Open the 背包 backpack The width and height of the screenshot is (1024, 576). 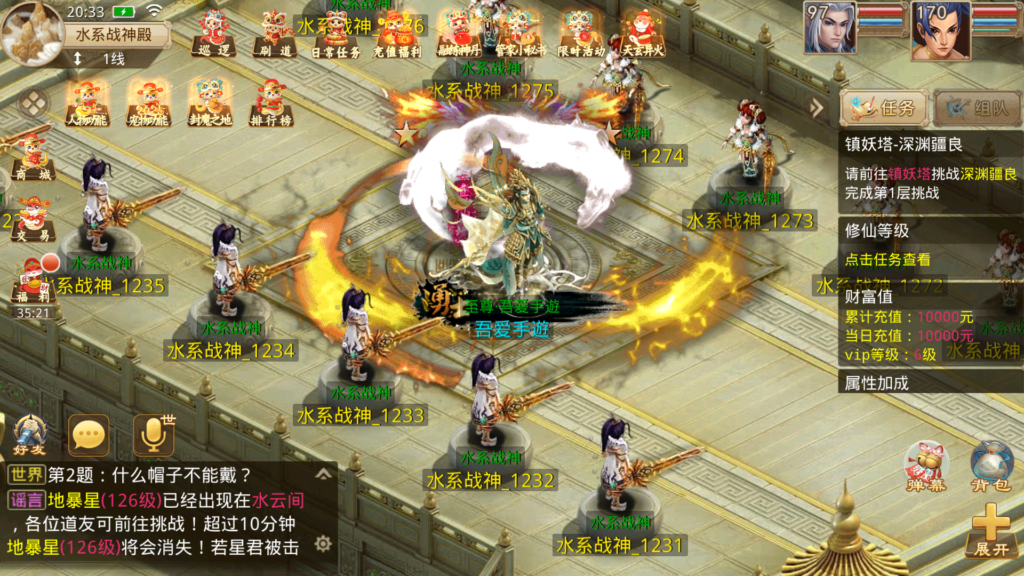click(x=991, y=466)
